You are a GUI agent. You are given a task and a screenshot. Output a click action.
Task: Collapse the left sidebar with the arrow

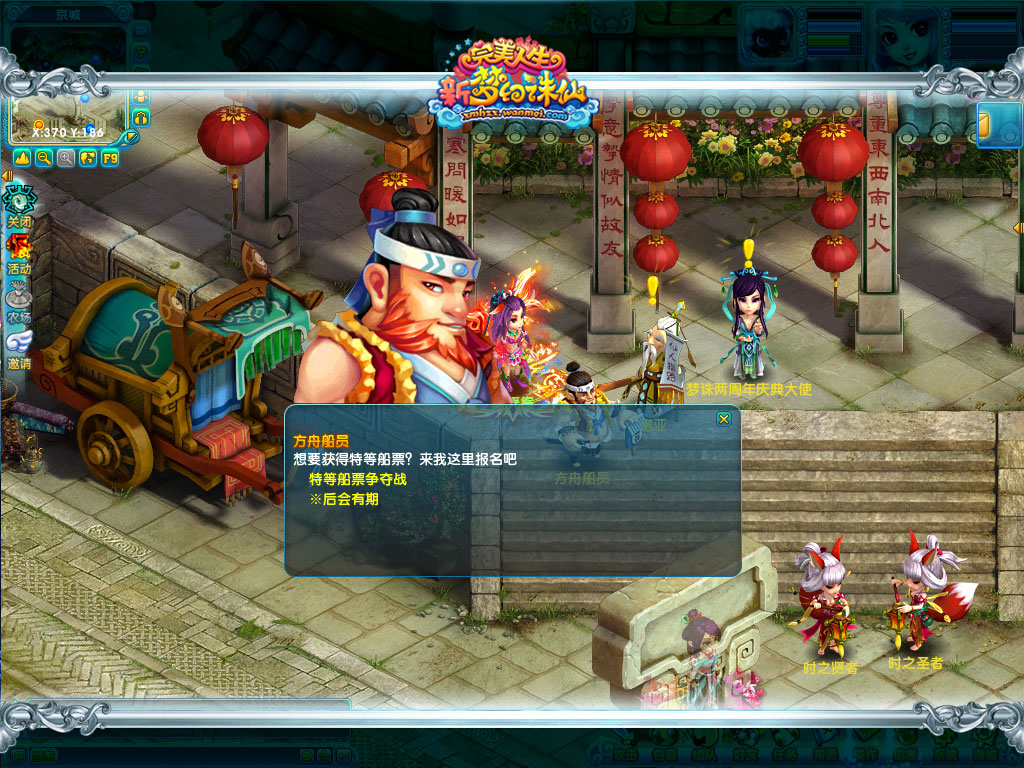[x=6, y=176]
